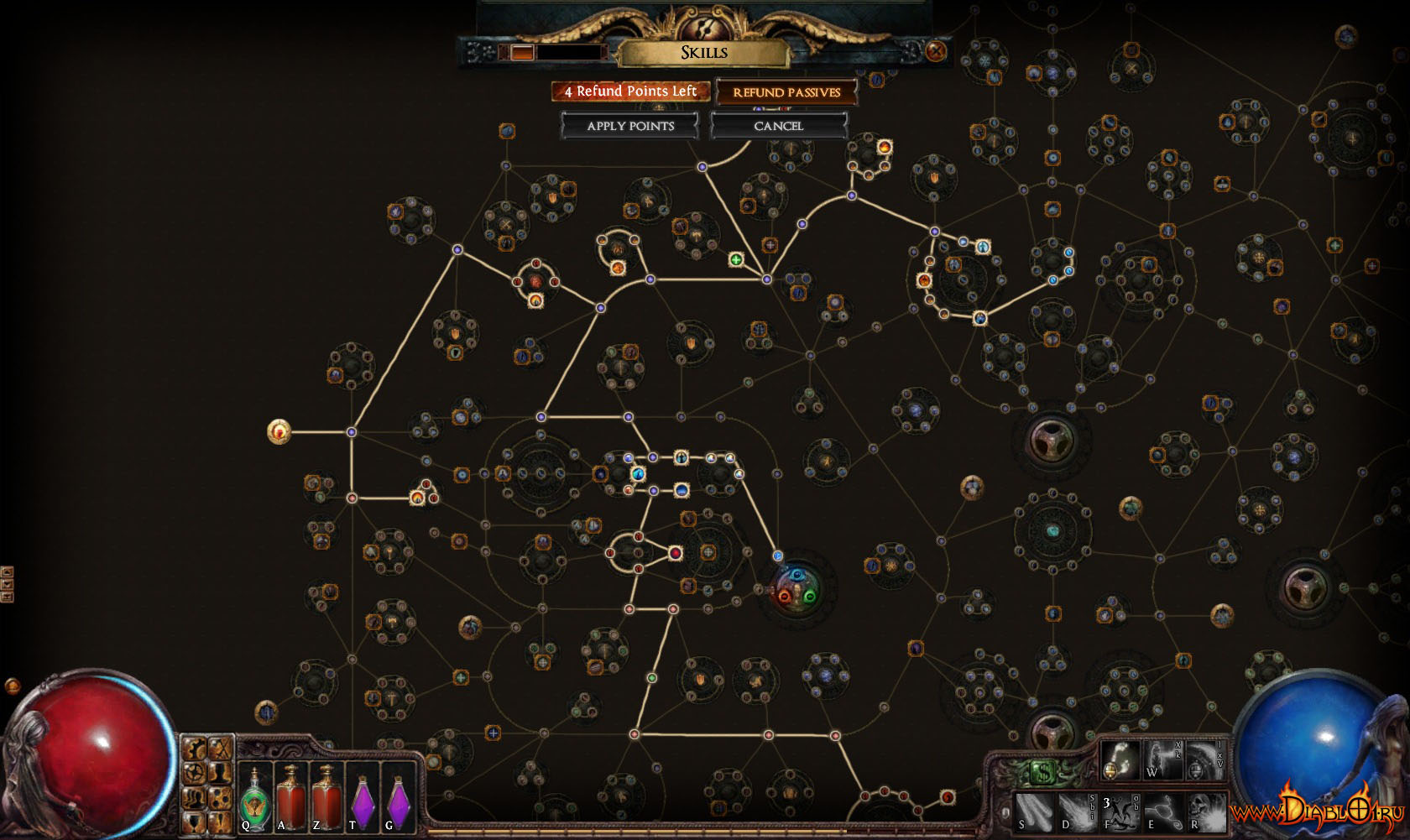Screen dimensions: 1410x840
Task: Select the swirling tendril skill on E
Action: click(x=1162, y=811)
